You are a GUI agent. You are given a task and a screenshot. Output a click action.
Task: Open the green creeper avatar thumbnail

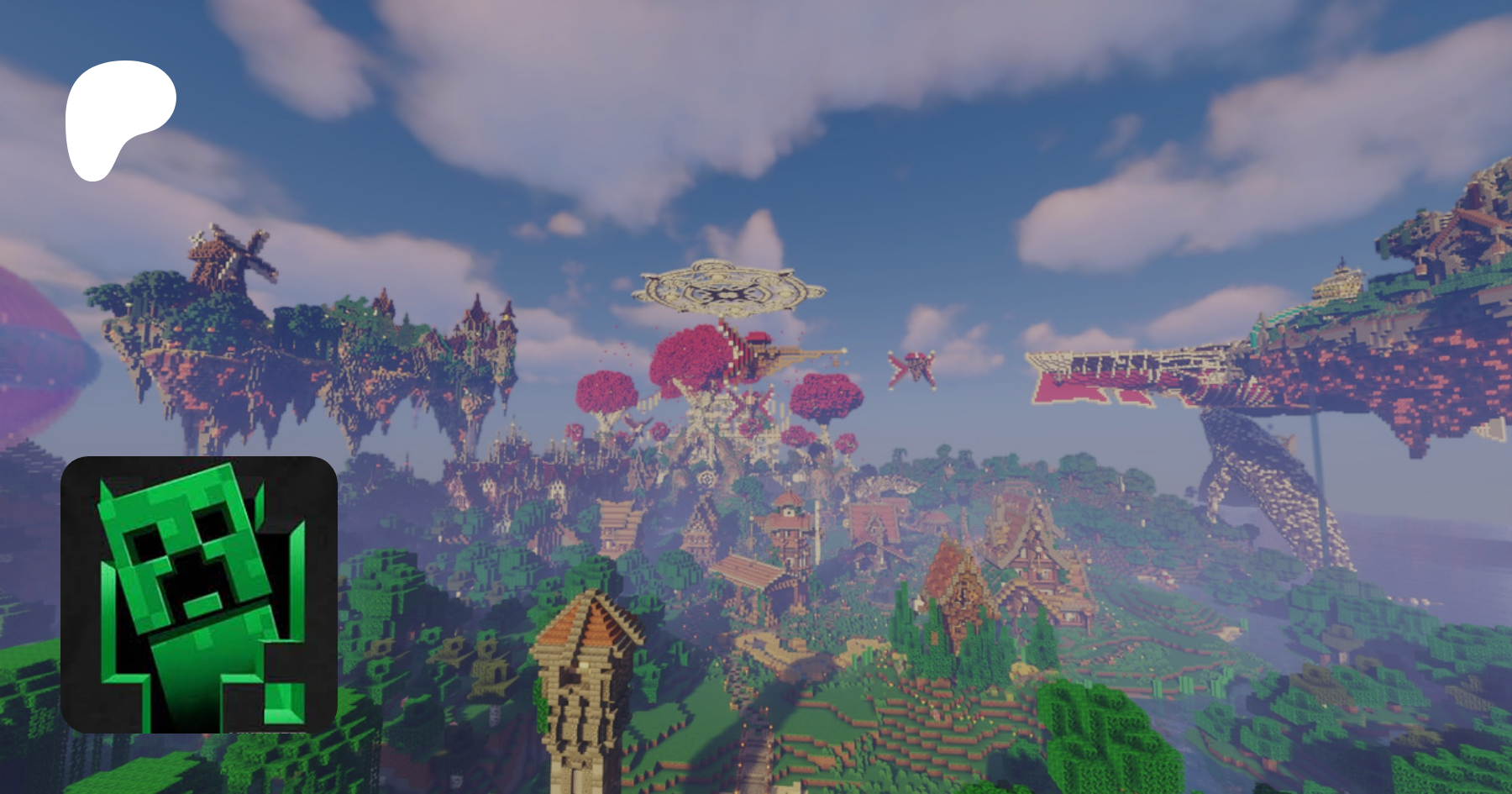click(x=199, y=594)
